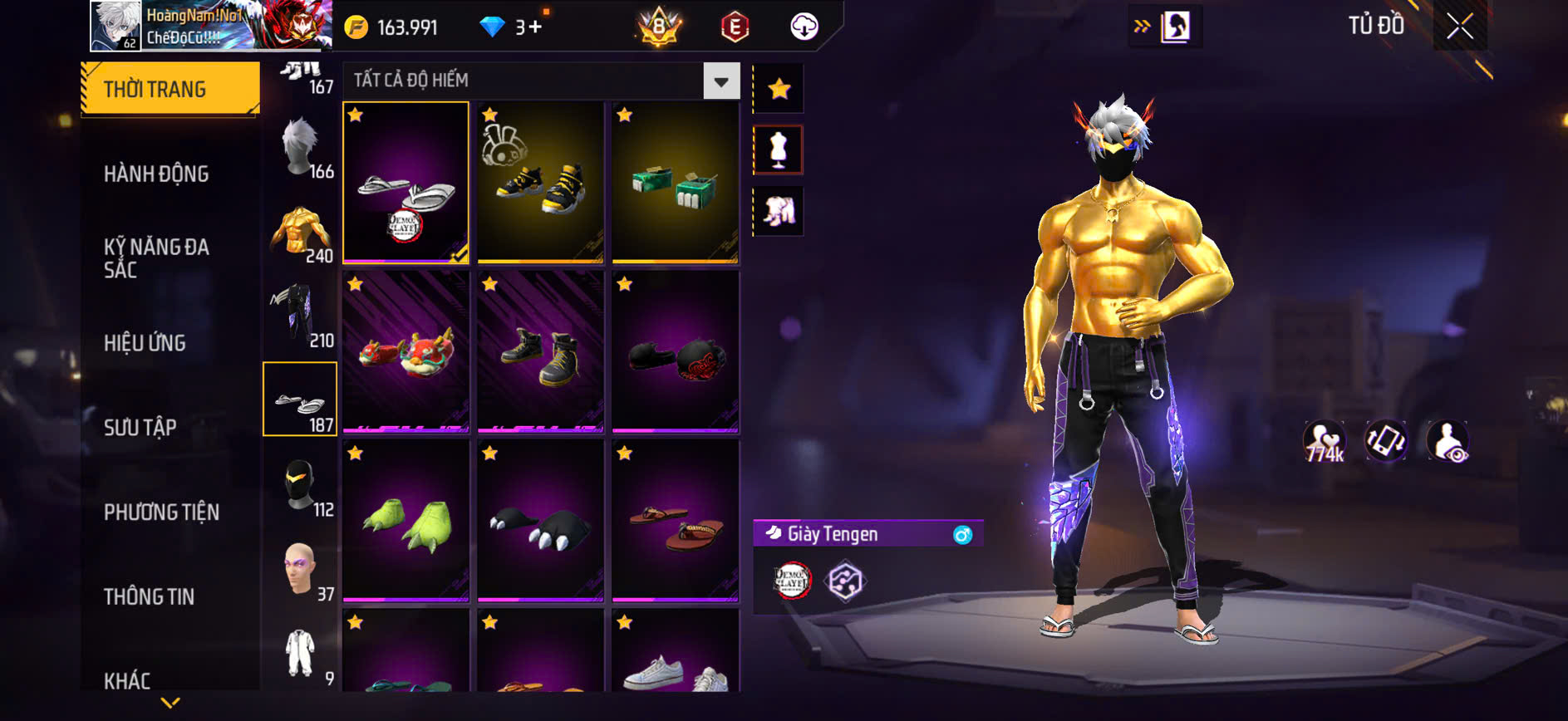This screenshot has height=721, width=1568.
Task: Show the Thông Tin section
Action: (x=149, y=596)
